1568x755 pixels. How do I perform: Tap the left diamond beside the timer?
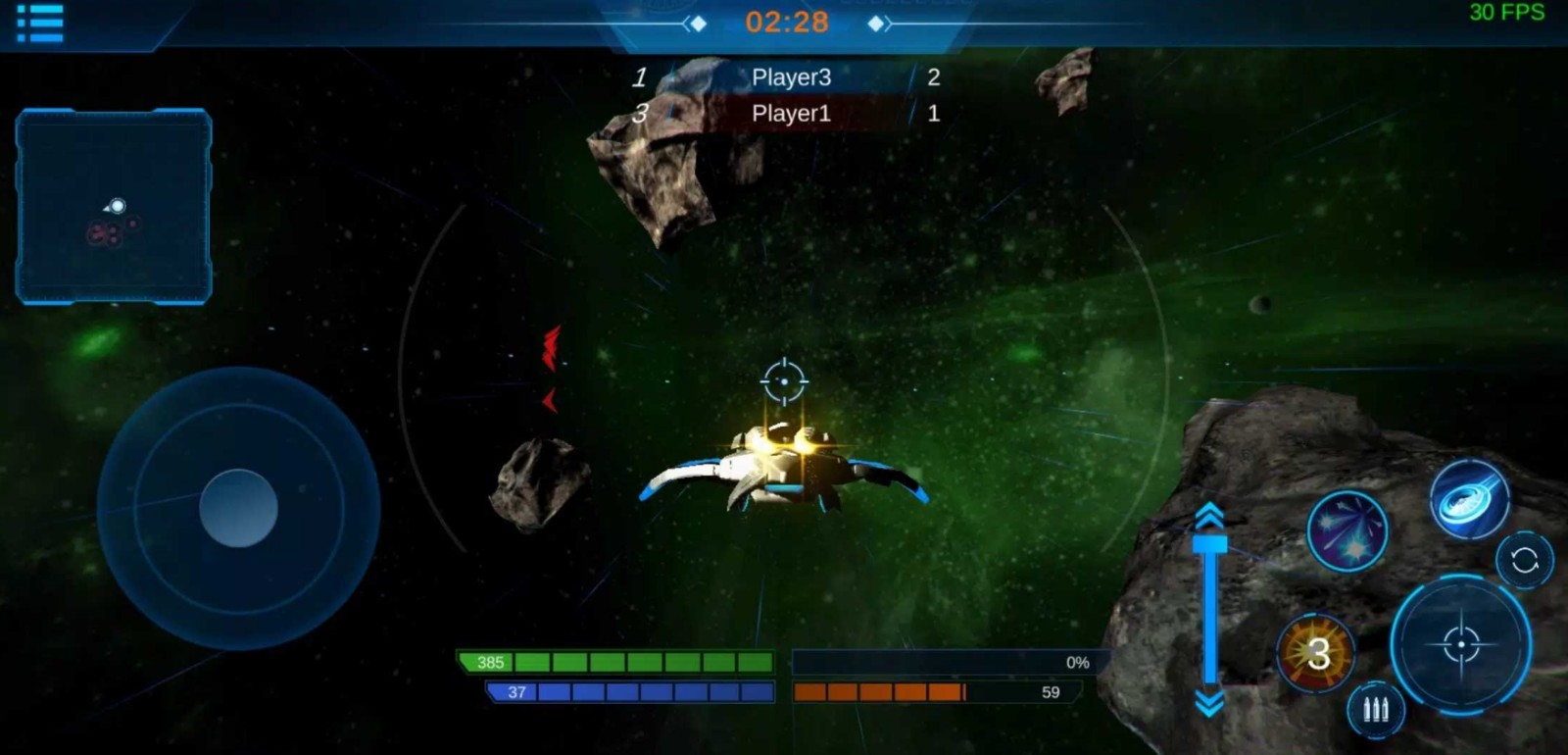point(698,22)
